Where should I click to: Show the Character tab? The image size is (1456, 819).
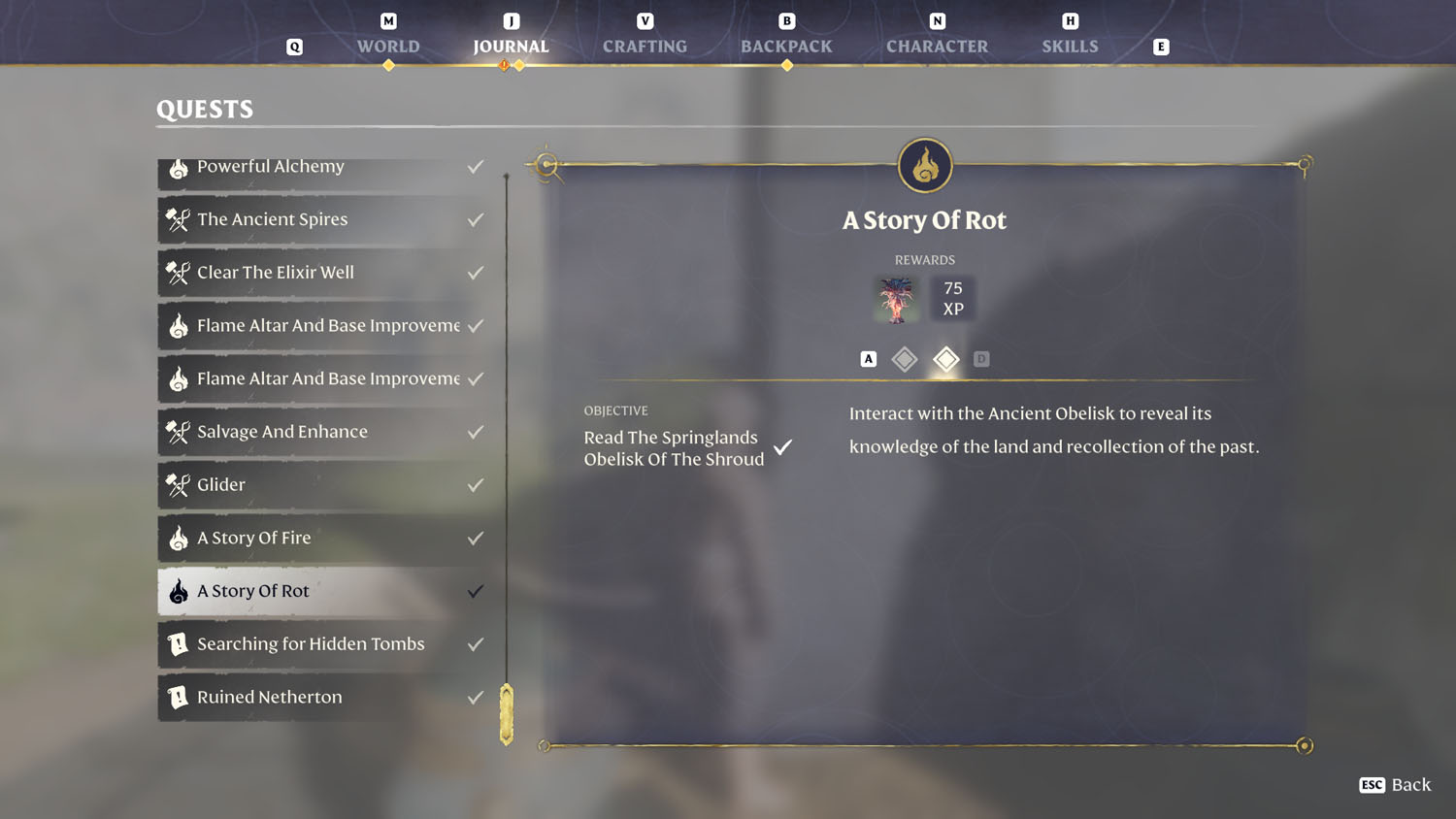tap(937, 46)
